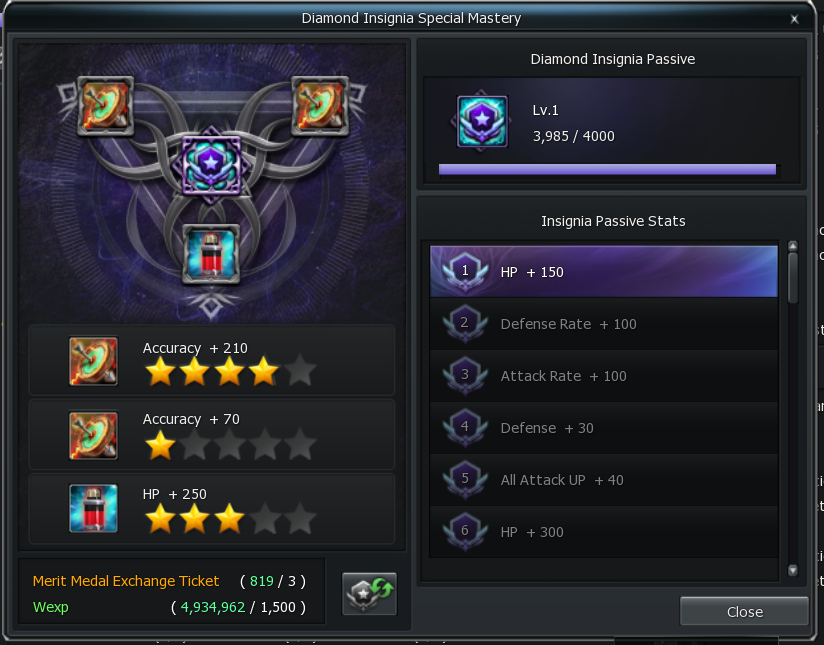The image size is (824, 645).
Task: Pick the All Attack UP + 40 row
Action: click(603, 480)
